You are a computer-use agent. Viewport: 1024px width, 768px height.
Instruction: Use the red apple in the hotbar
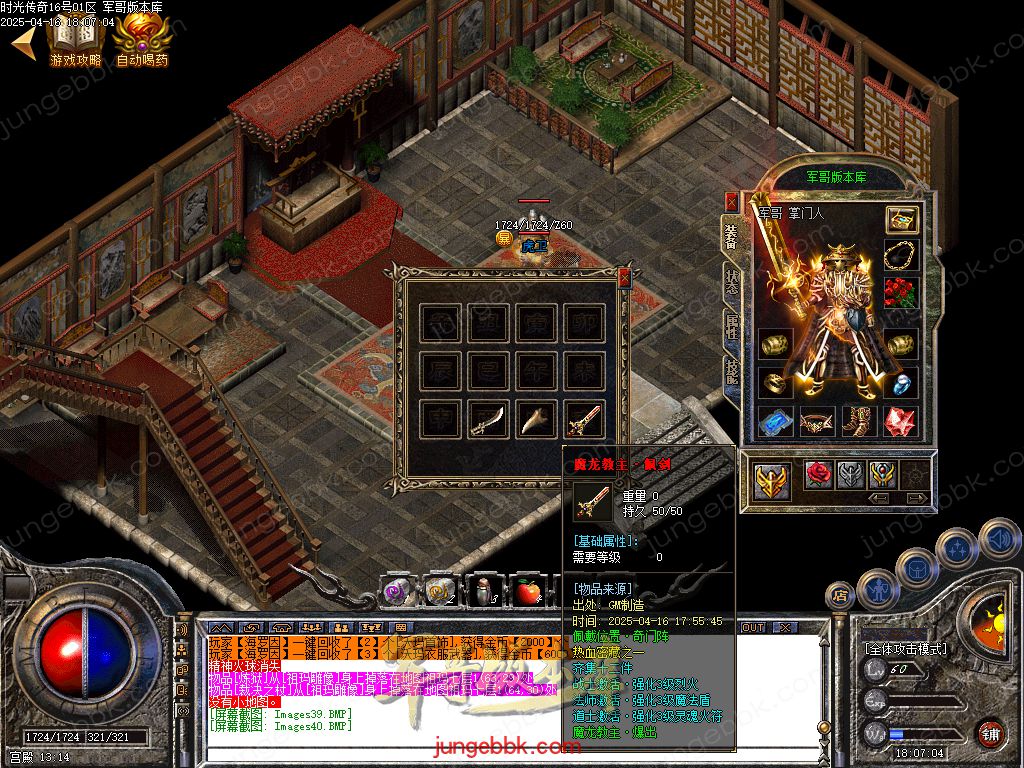click(528, 593)
